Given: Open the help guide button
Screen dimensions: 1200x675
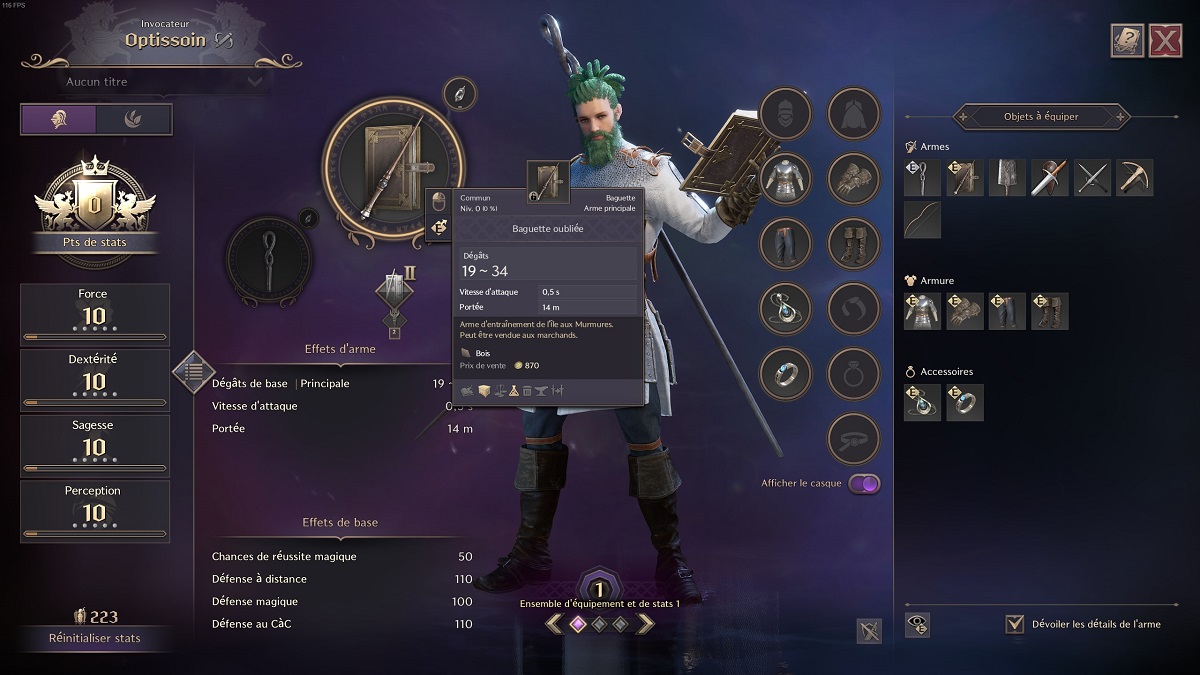Looking at the screenshot, I should click(x=1127, y=41).
